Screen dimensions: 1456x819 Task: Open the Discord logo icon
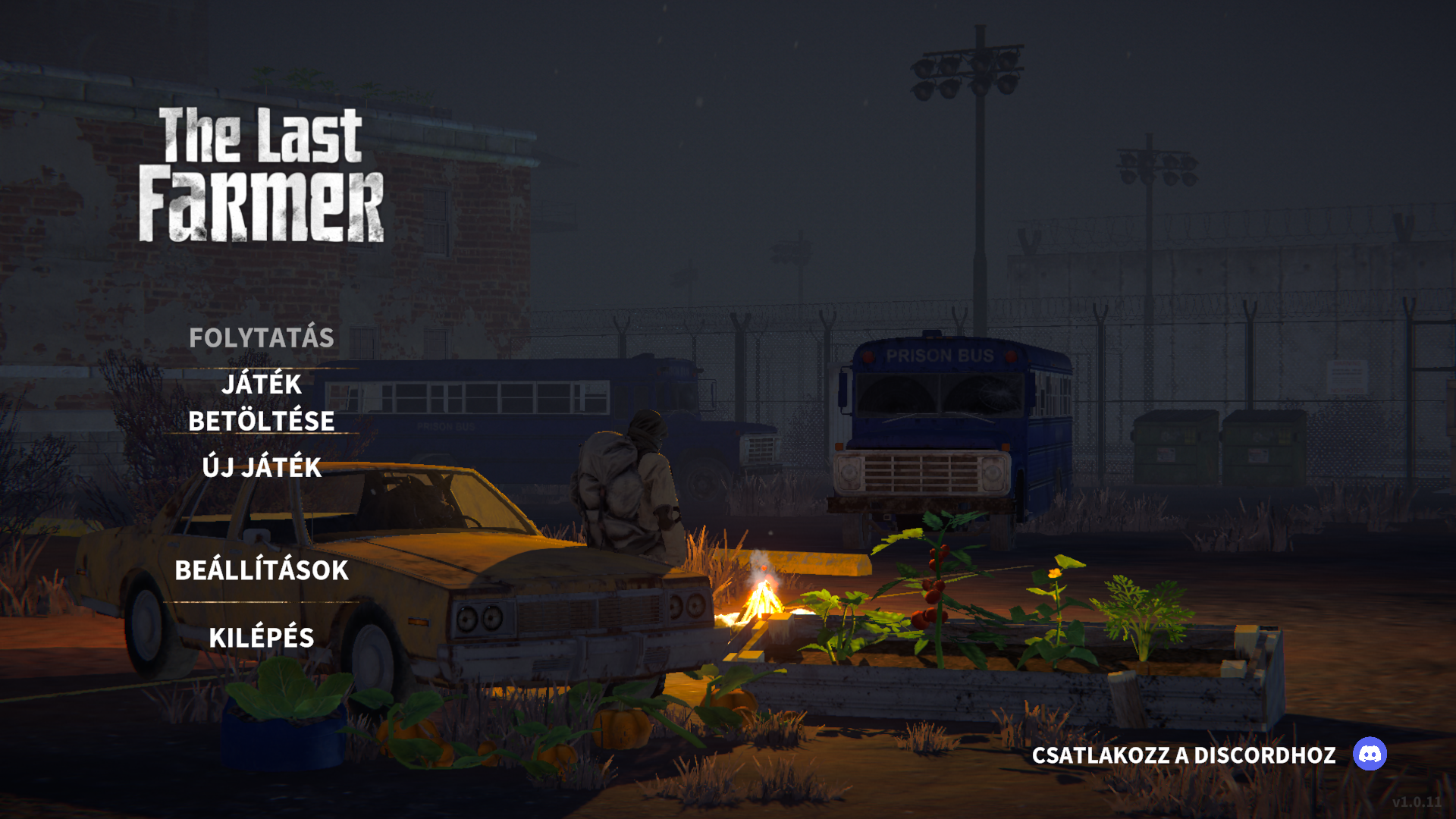coord(1370,754)
